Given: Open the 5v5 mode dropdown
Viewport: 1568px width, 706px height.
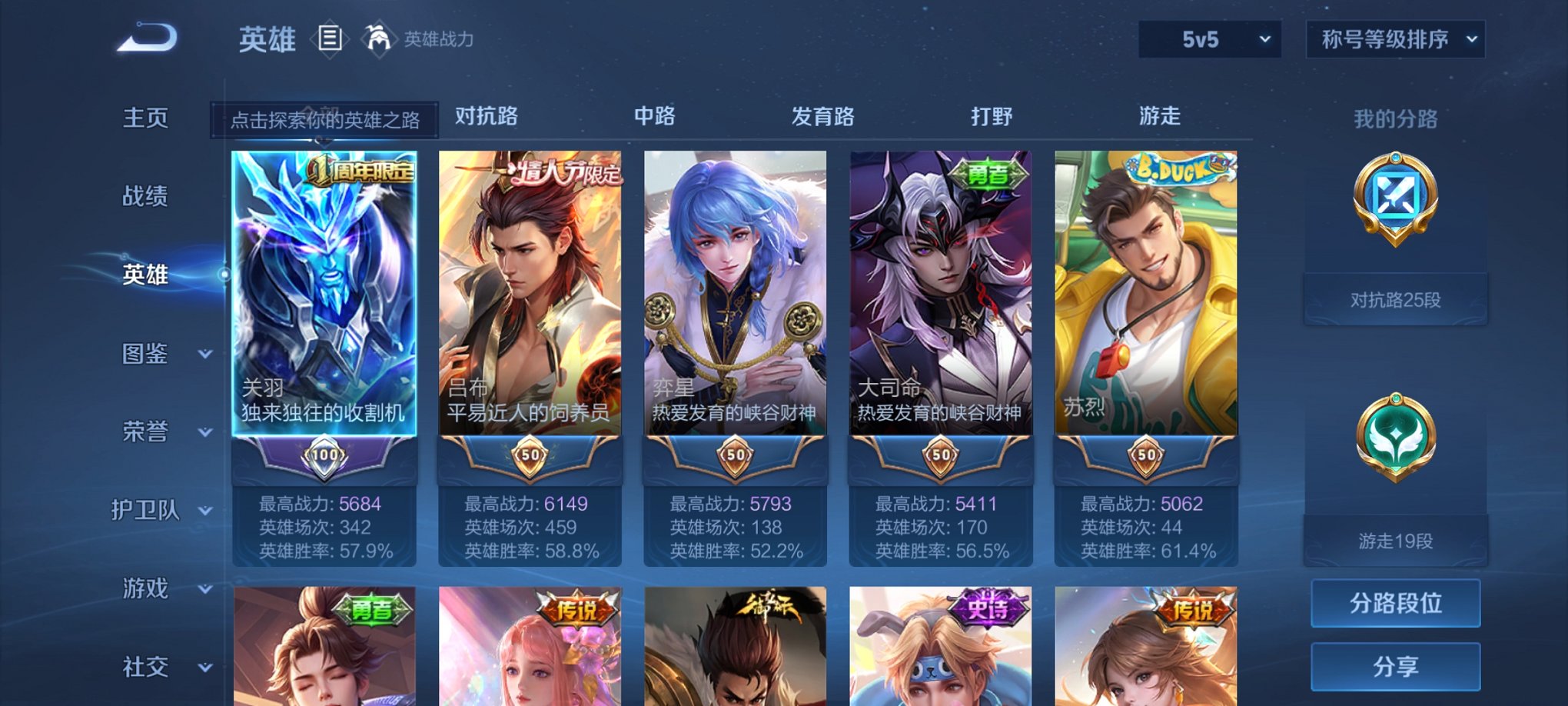Looking at the screenshot, I should point(1208,37).
